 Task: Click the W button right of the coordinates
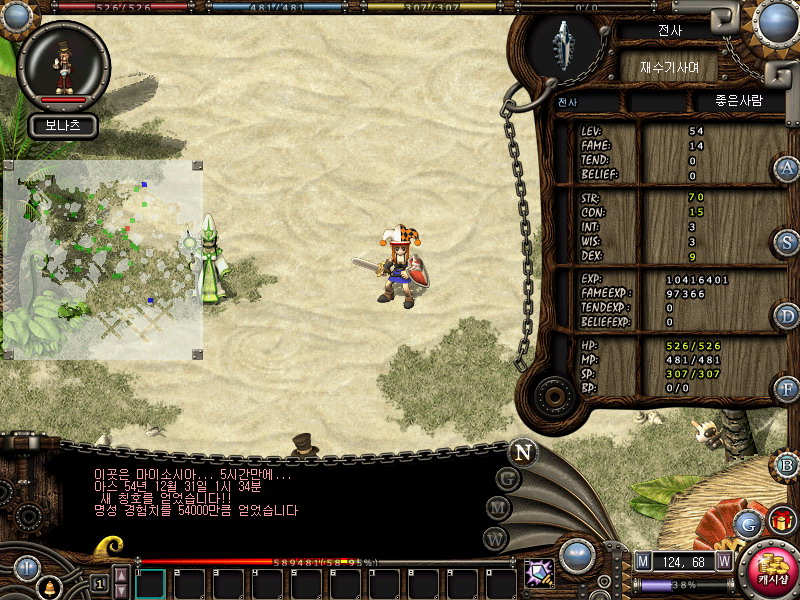coord(724,561)
